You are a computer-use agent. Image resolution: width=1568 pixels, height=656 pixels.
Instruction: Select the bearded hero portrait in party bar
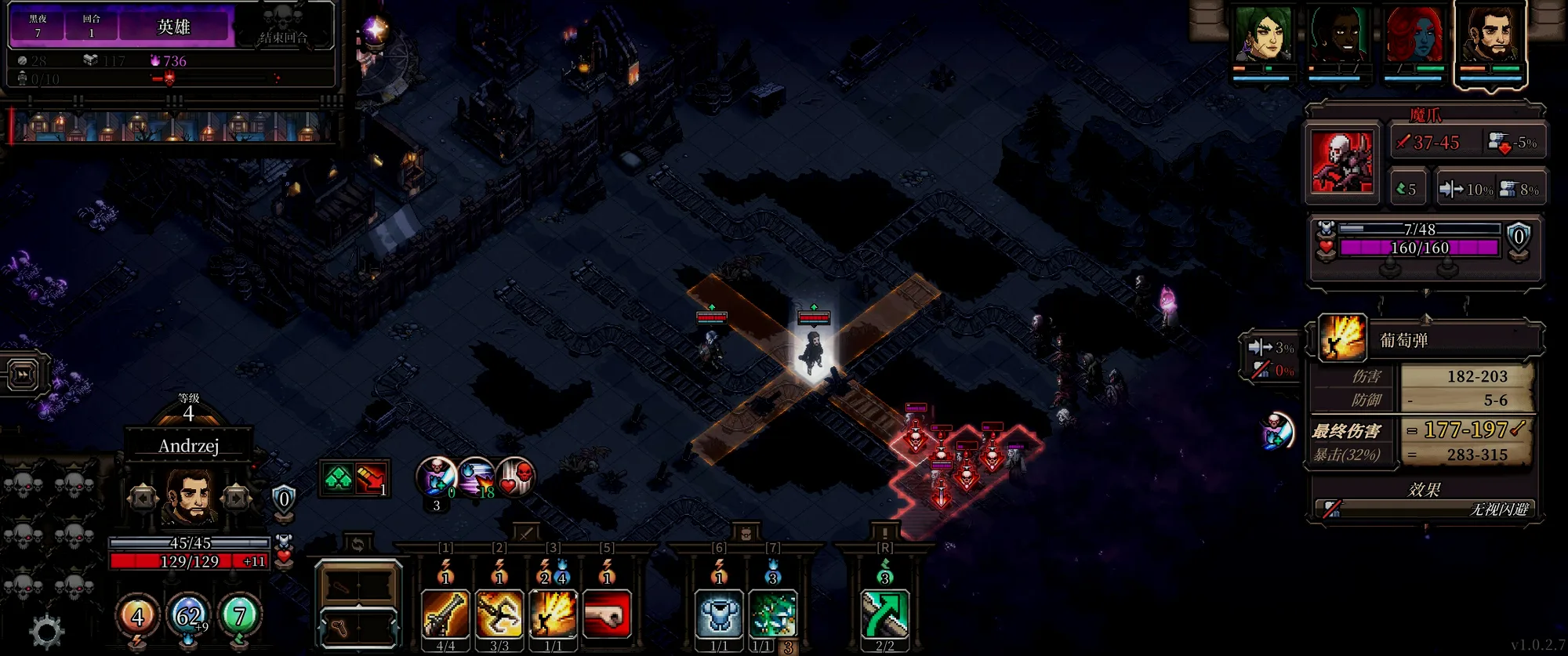tap(1490, 35)
